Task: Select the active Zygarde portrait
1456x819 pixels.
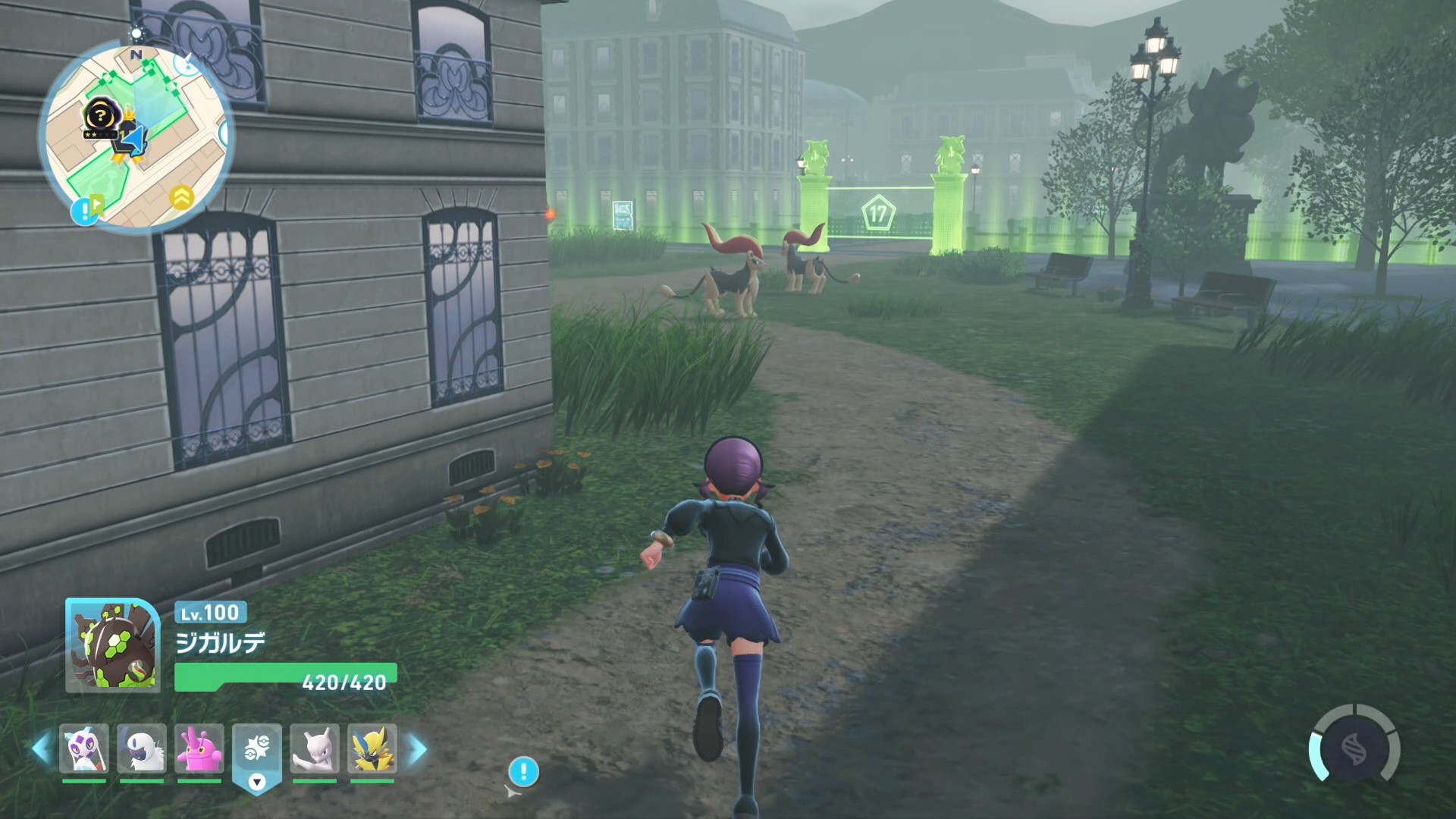Action: 112,645
